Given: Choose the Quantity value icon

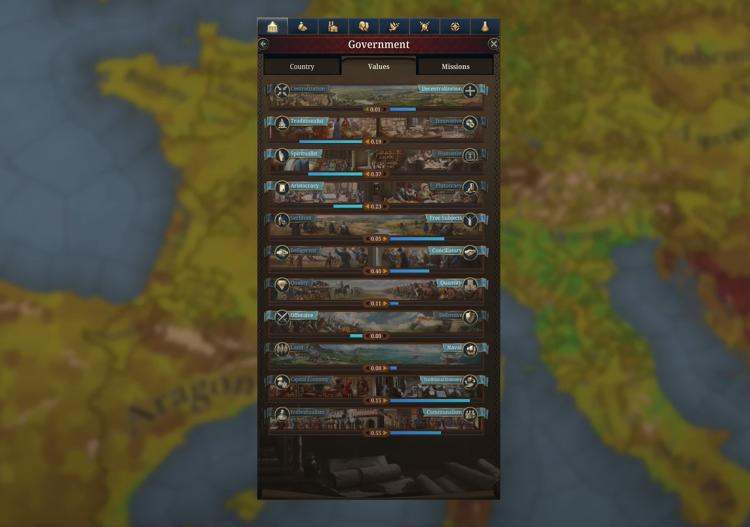Looking at the screenshot, I should [x=470, y=285].
